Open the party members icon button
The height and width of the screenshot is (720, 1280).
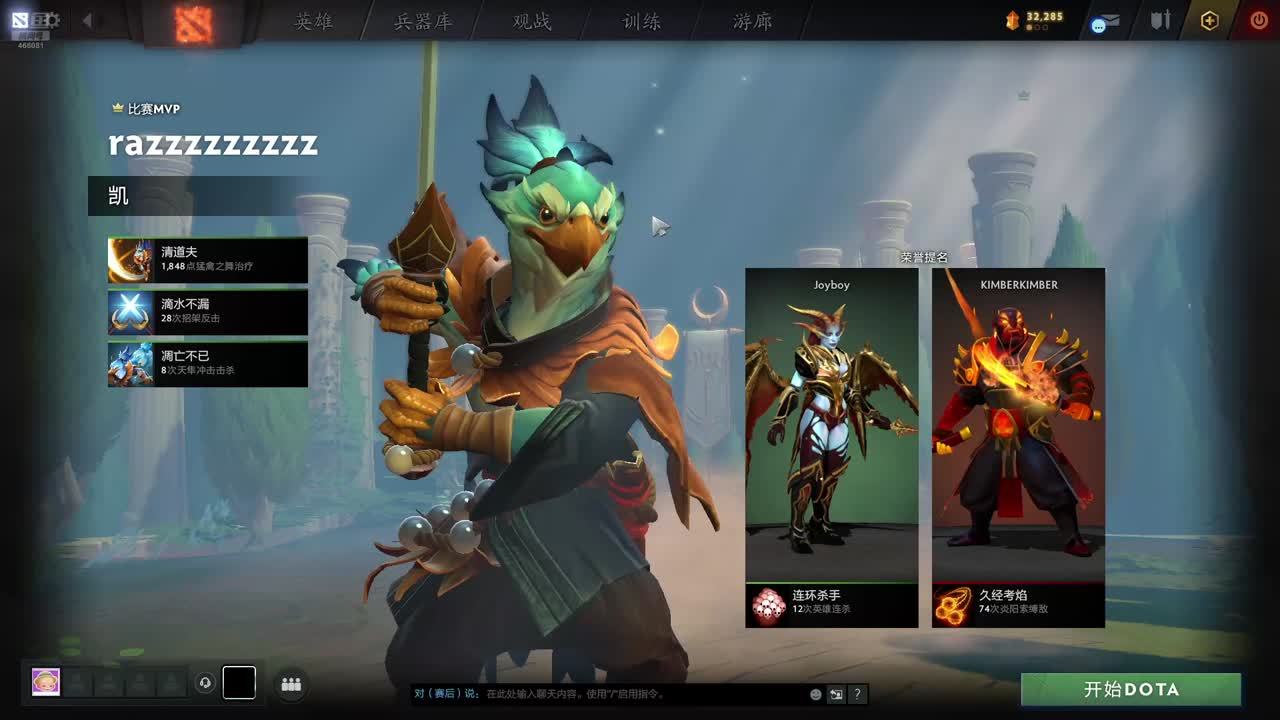291,684
